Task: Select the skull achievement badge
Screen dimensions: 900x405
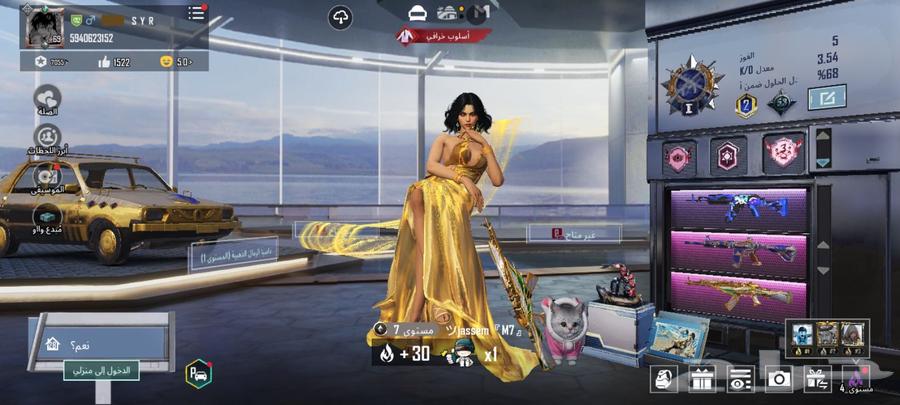Action: coord(786,153)
